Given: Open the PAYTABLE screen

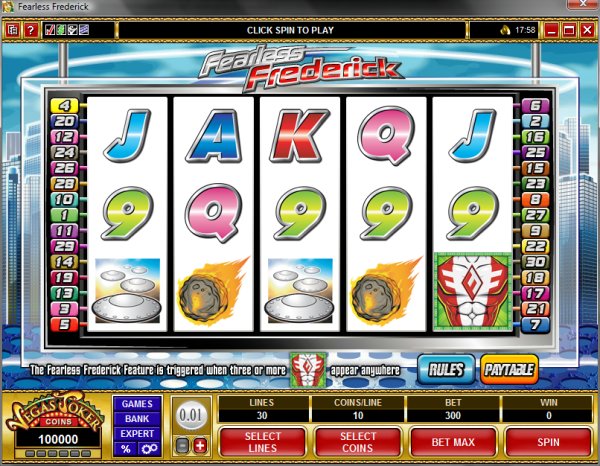Looking at the screenshot, I should click(509, 369).
